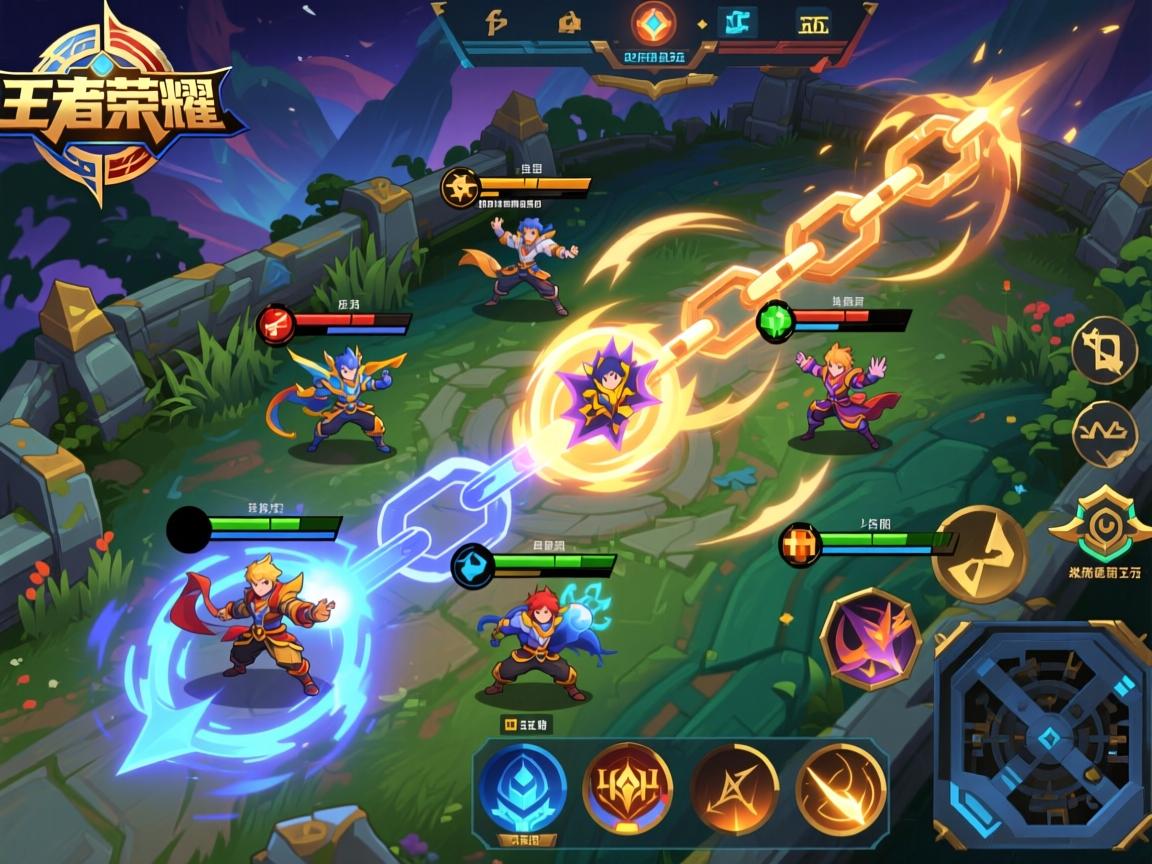Tap the large gold attack button
This screenshot has width=1152, height=864.
tap(979, 554)
